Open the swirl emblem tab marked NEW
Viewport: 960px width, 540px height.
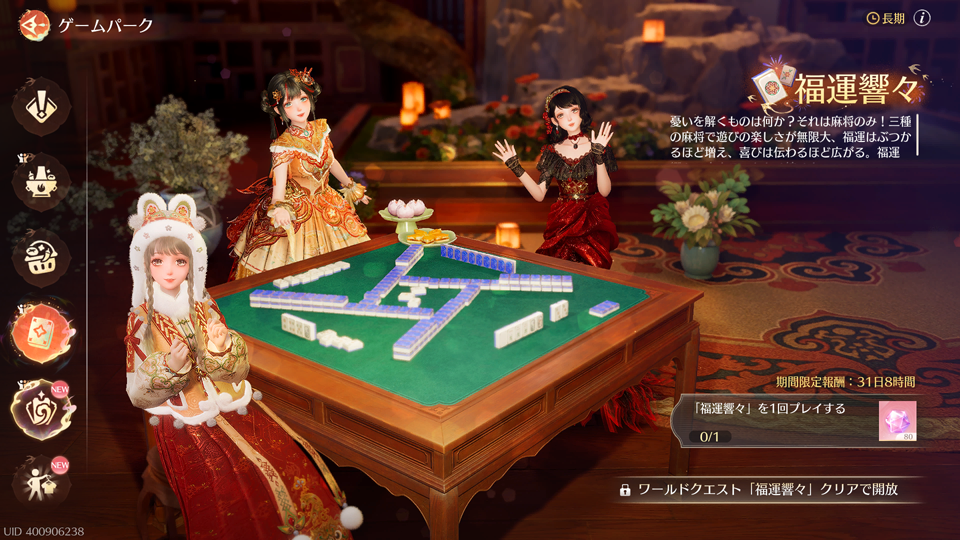pyautogui.click(x=41, y=409)
